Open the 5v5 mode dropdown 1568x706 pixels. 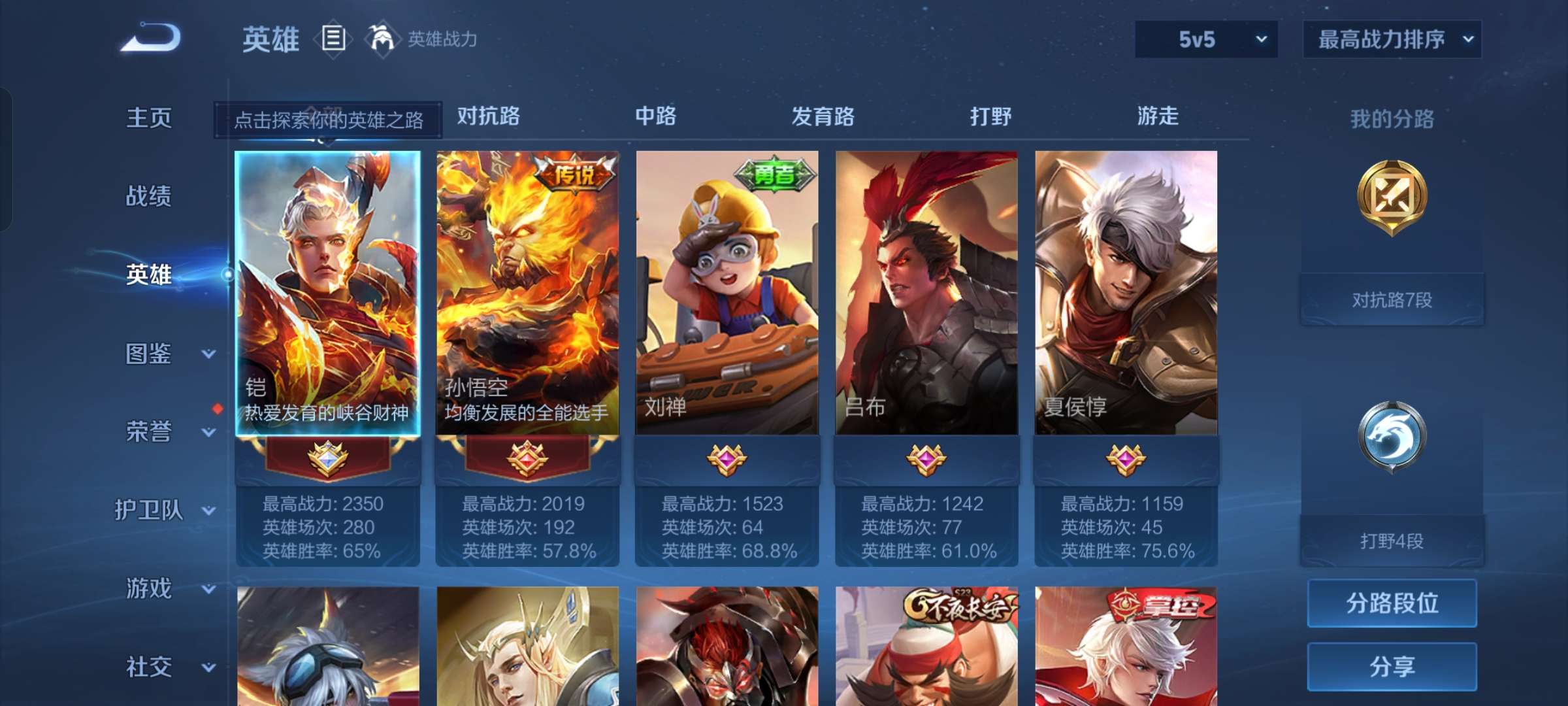coord(1205,39)
